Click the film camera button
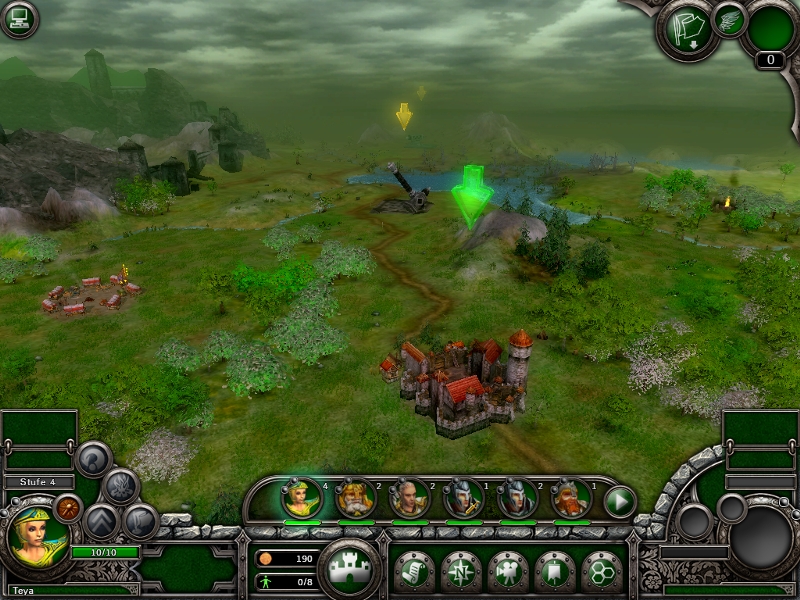 (507, 571)
